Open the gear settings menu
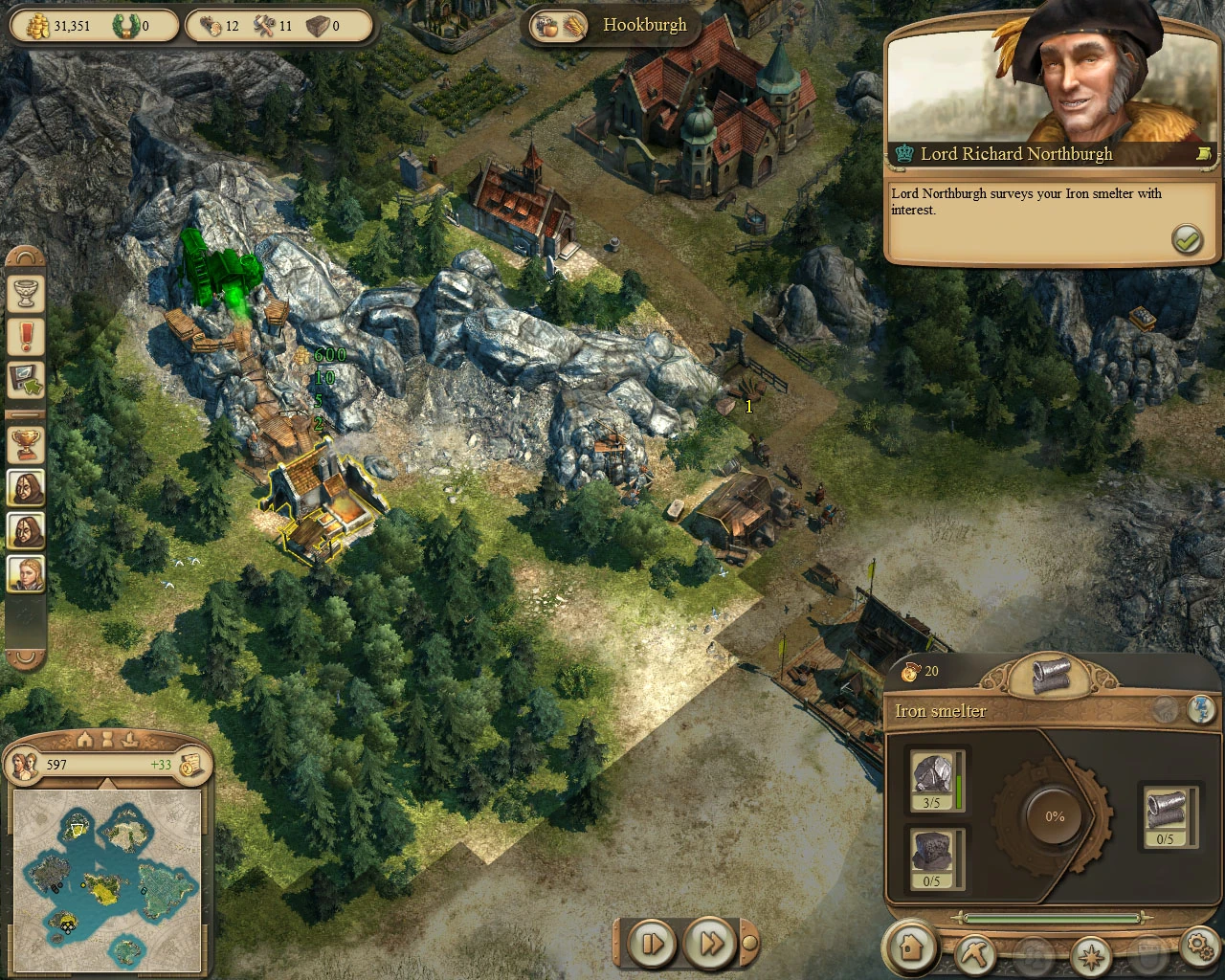Viewport: 1225px width, 980px height. tap(1200, 947)
